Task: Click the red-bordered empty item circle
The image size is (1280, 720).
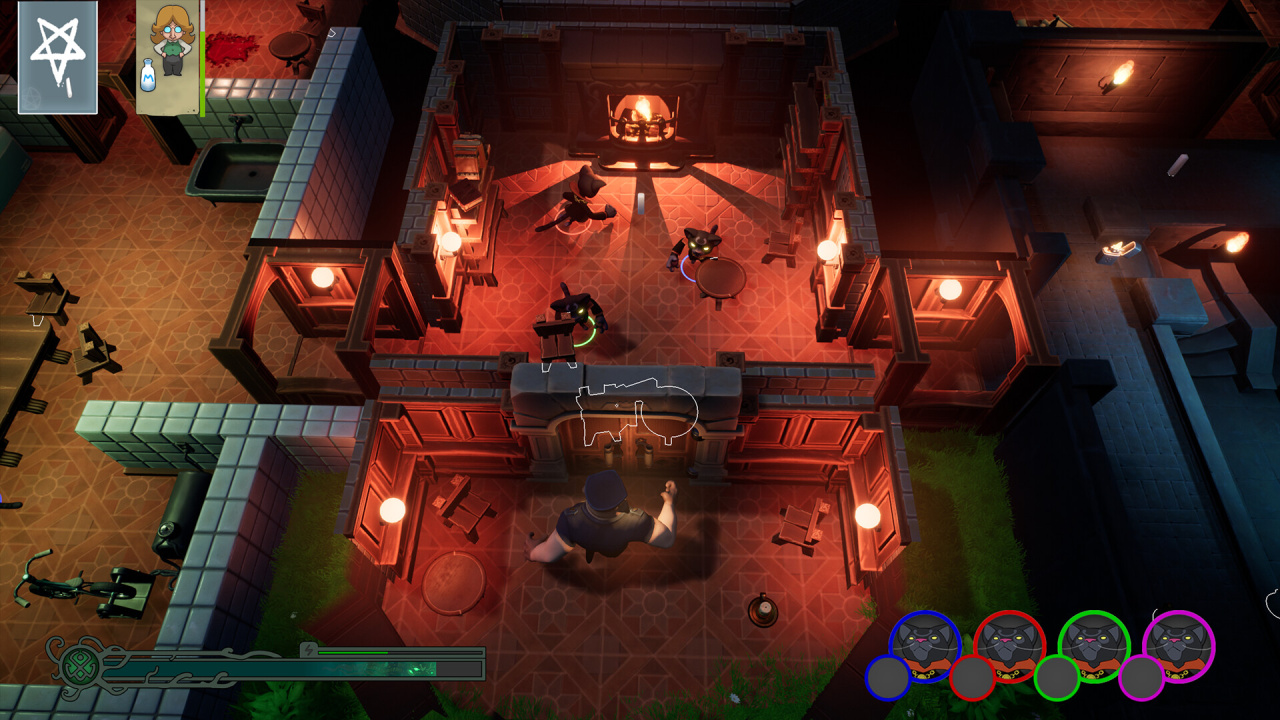Action: pyautogui.click(x=972, y=677)
